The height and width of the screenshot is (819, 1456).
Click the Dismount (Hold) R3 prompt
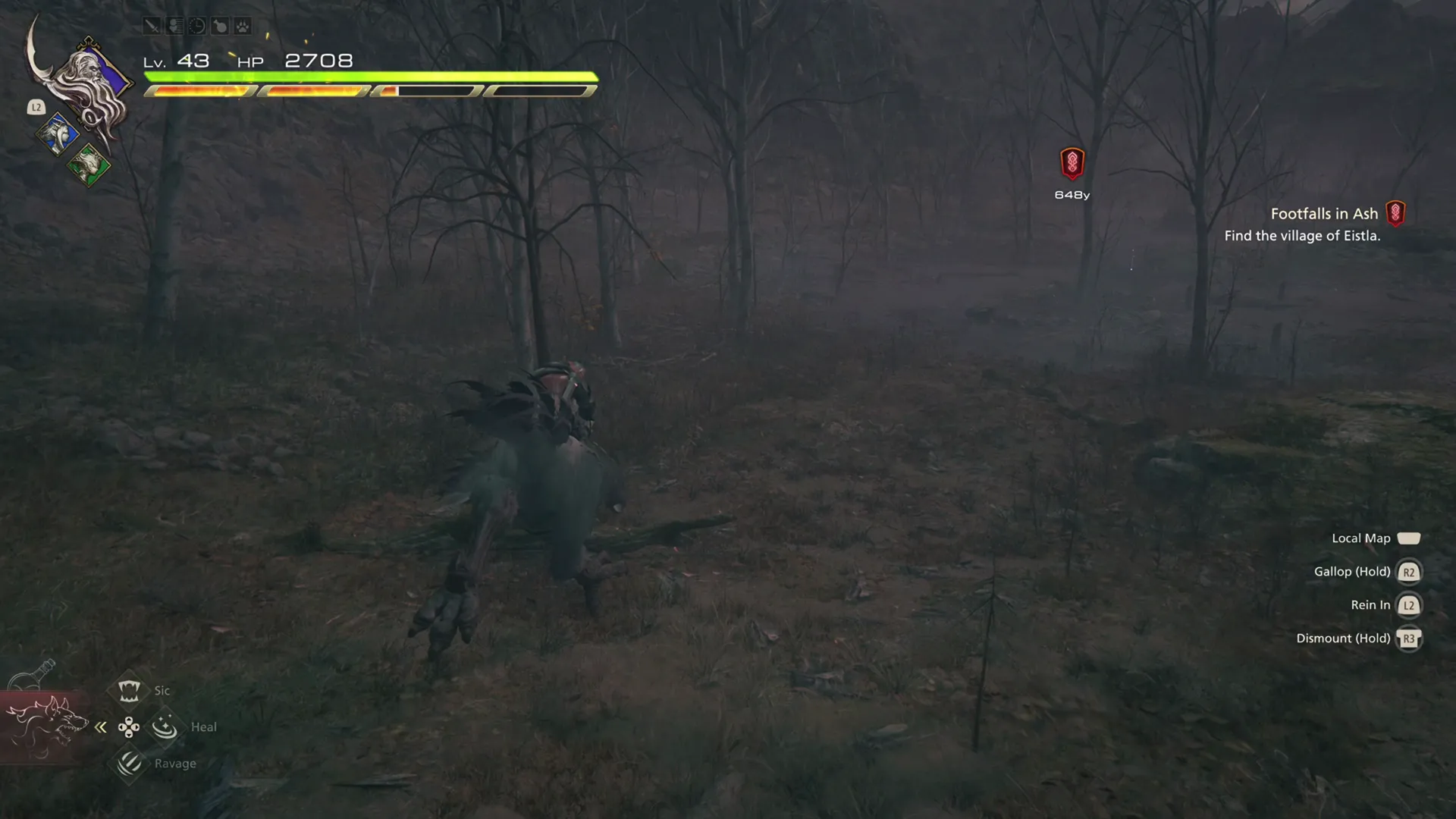pos(1409,639)
